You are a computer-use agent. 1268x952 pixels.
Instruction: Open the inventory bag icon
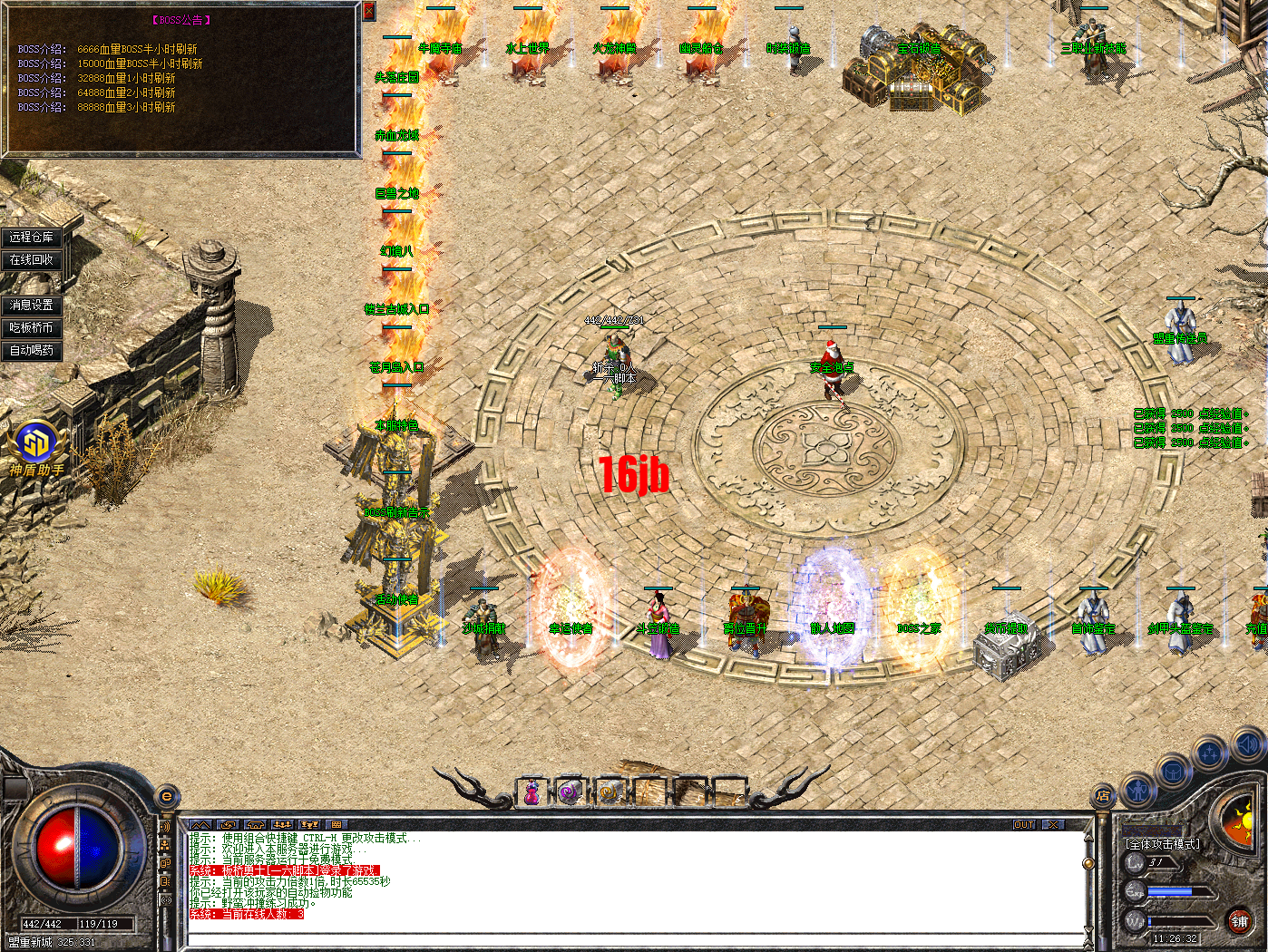click(x=1173, y=771)
